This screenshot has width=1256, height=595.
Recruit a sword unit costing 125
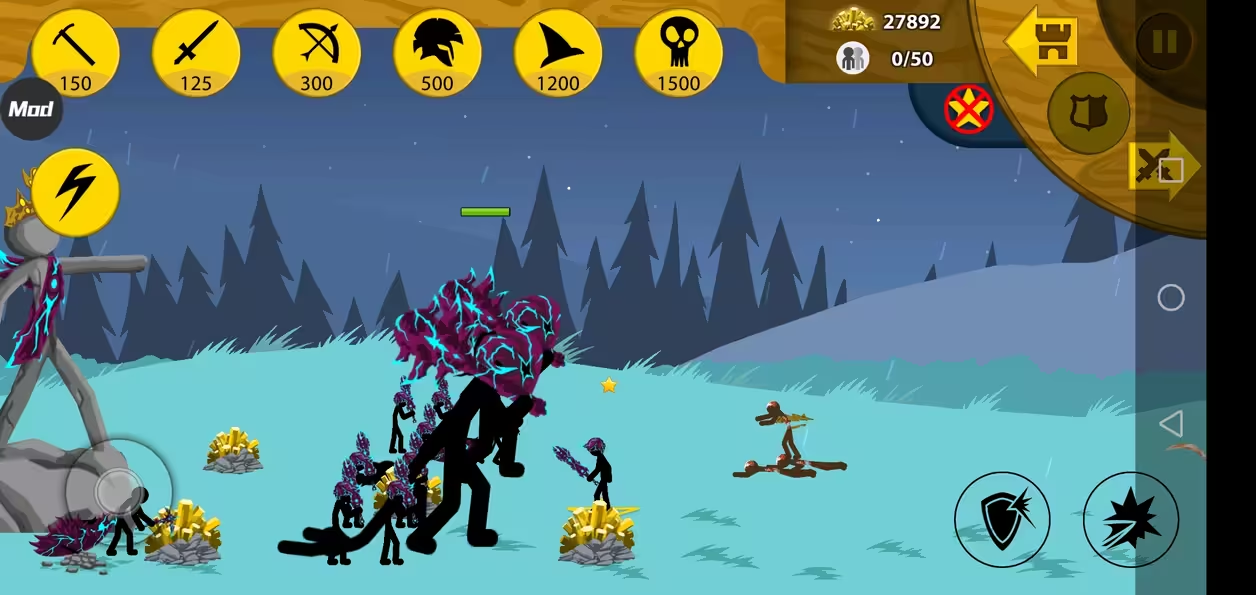(196, 52)
